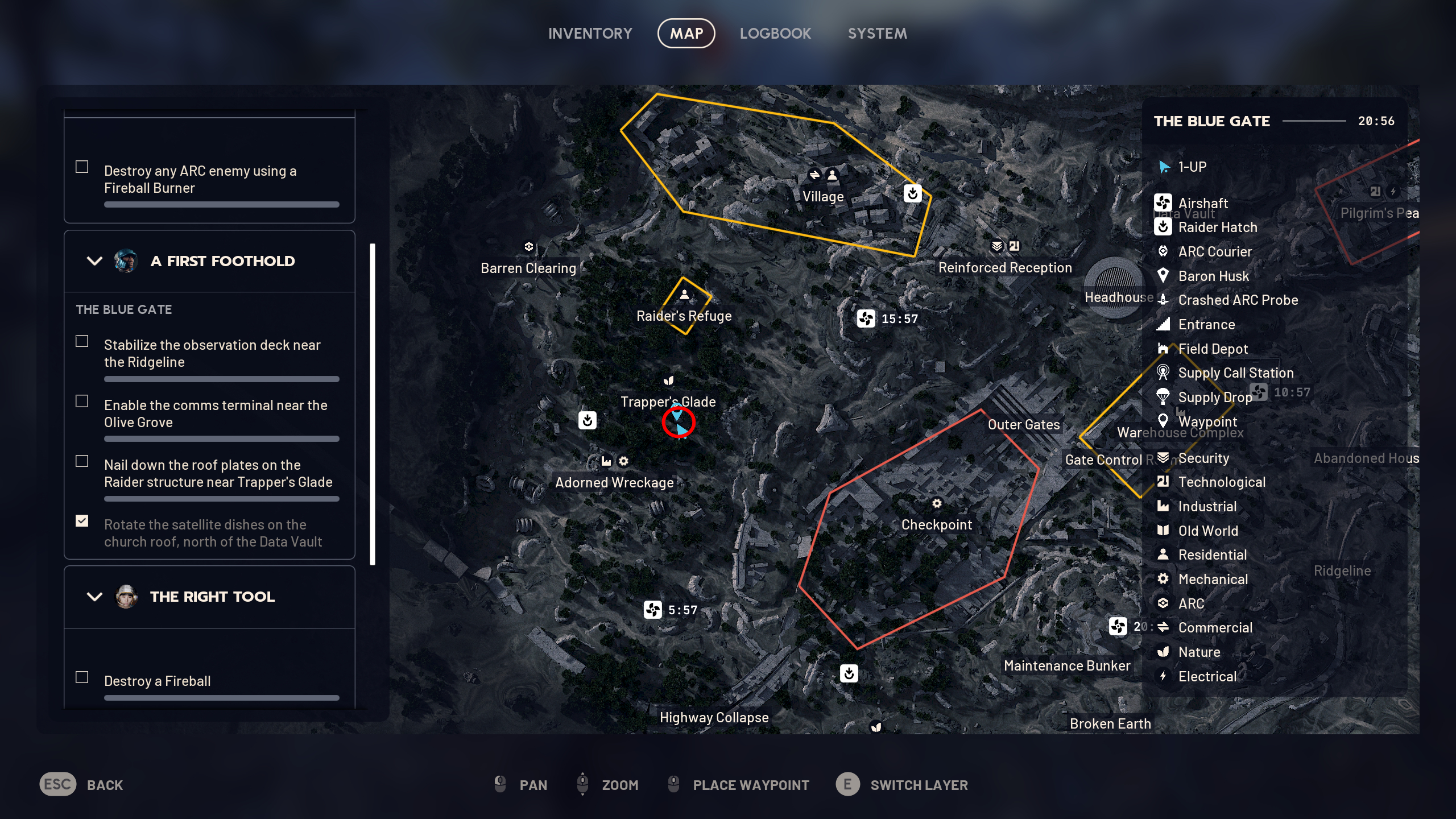This screenshot has width=1456, height=819.
Task: Select the Crashed ARC Probe legend icon
Action: [x=1161, y=300]
